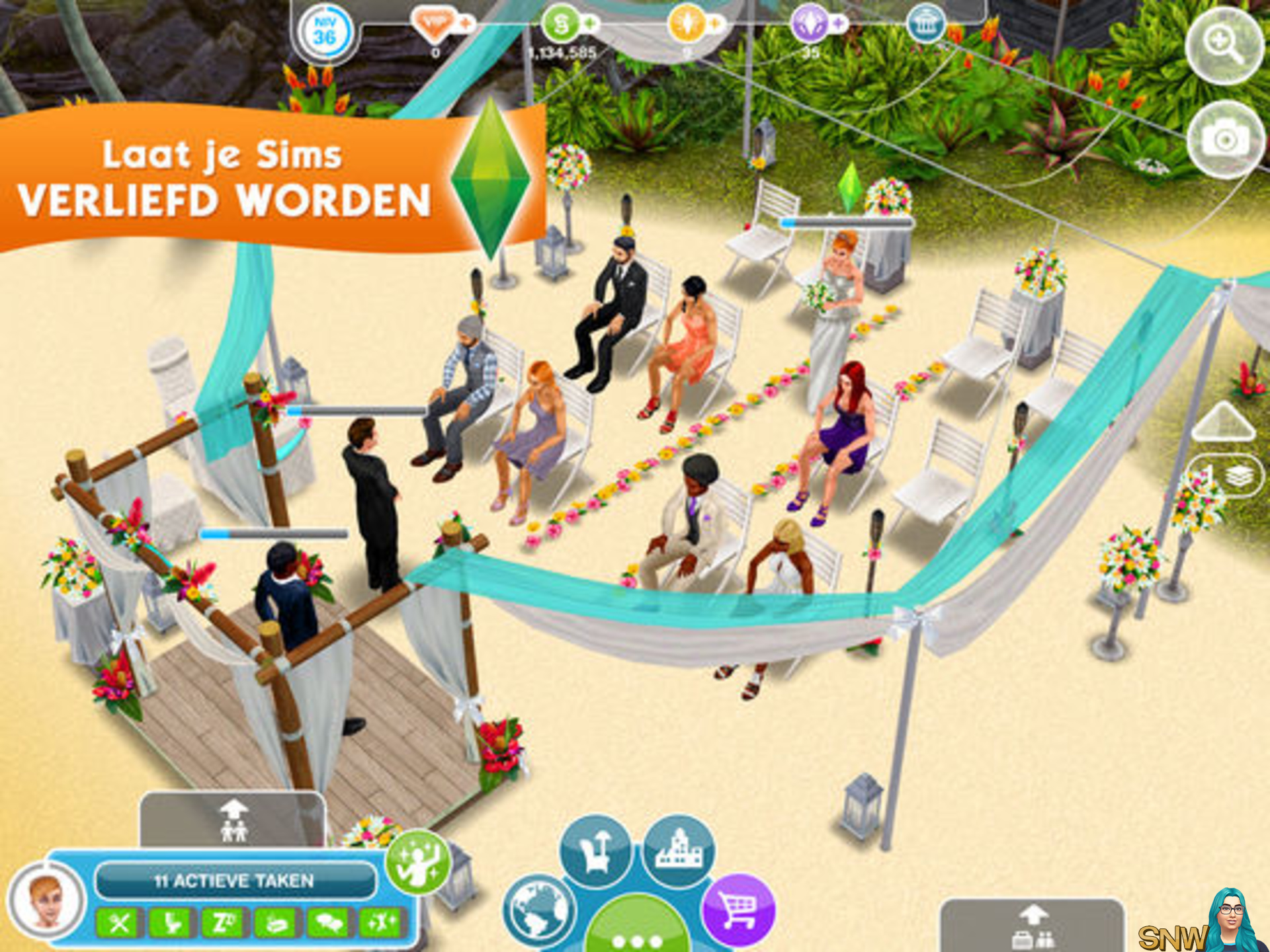Screen dimensions: 1270x952
Task: Open the green cheering Sim button
Action: (x=418, y=862)
